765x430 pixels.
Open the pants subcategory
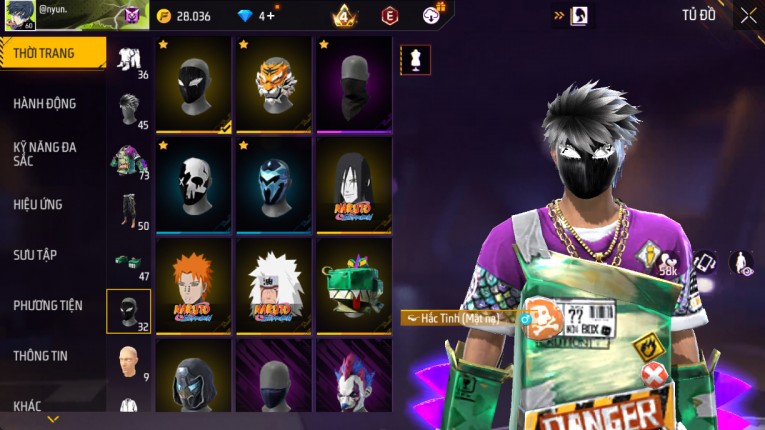(129, 209)
